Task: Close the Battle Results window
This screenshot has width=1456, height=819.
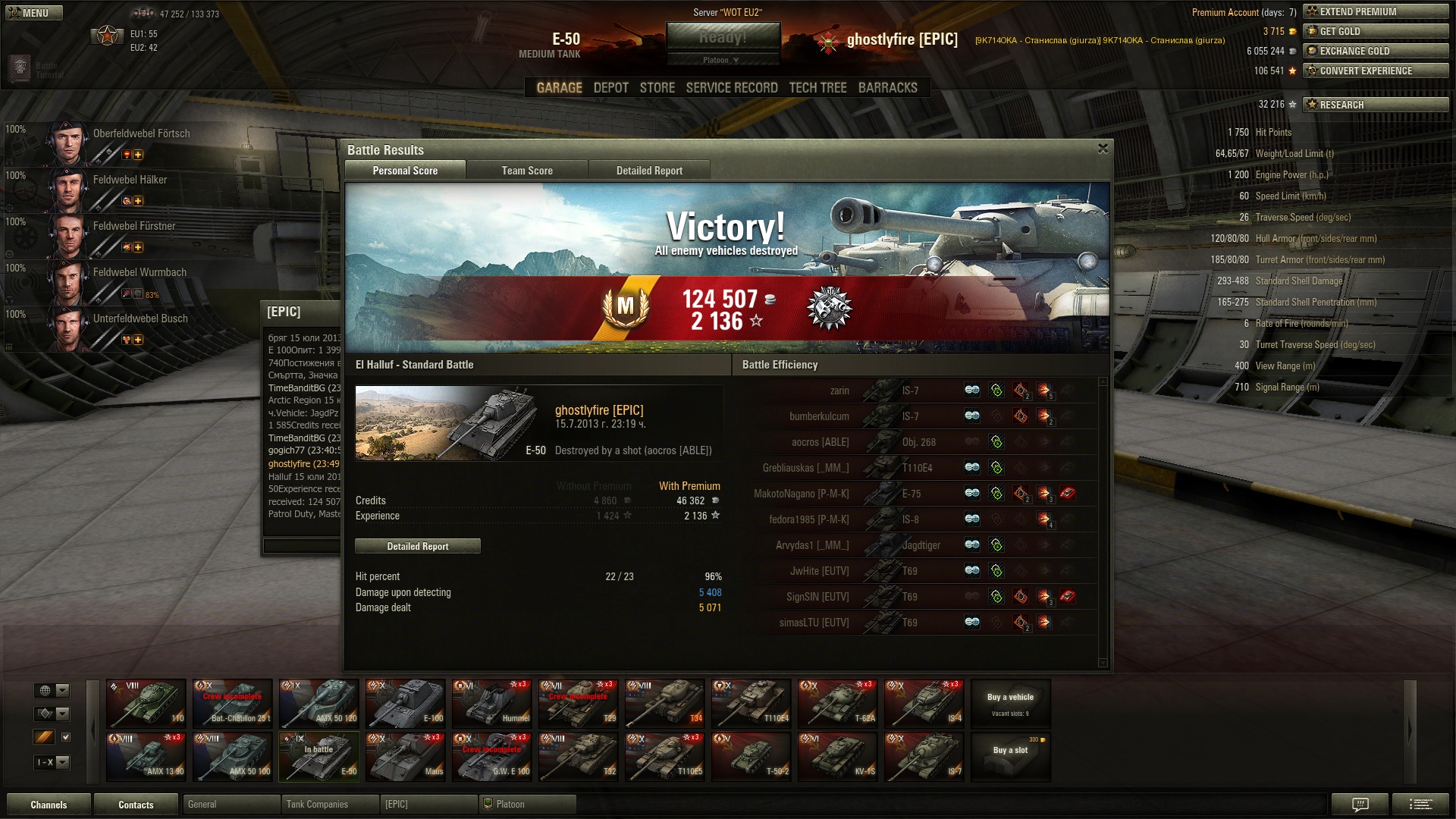Action: [x=1103, y=149]
